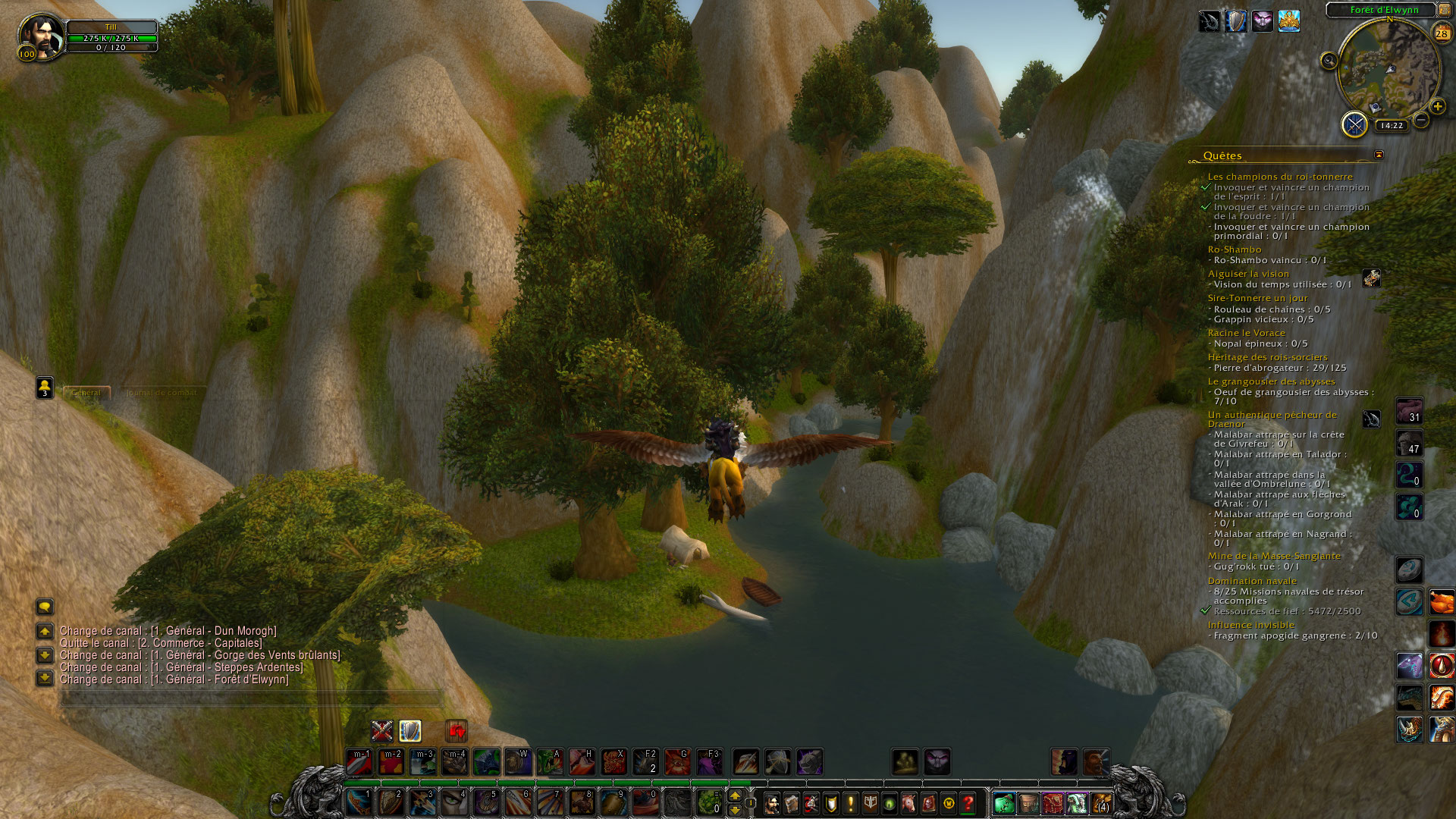Open the character info micro-menu portrait
The width and height of the screenshot is (1456, 819).
coord(772,802)
